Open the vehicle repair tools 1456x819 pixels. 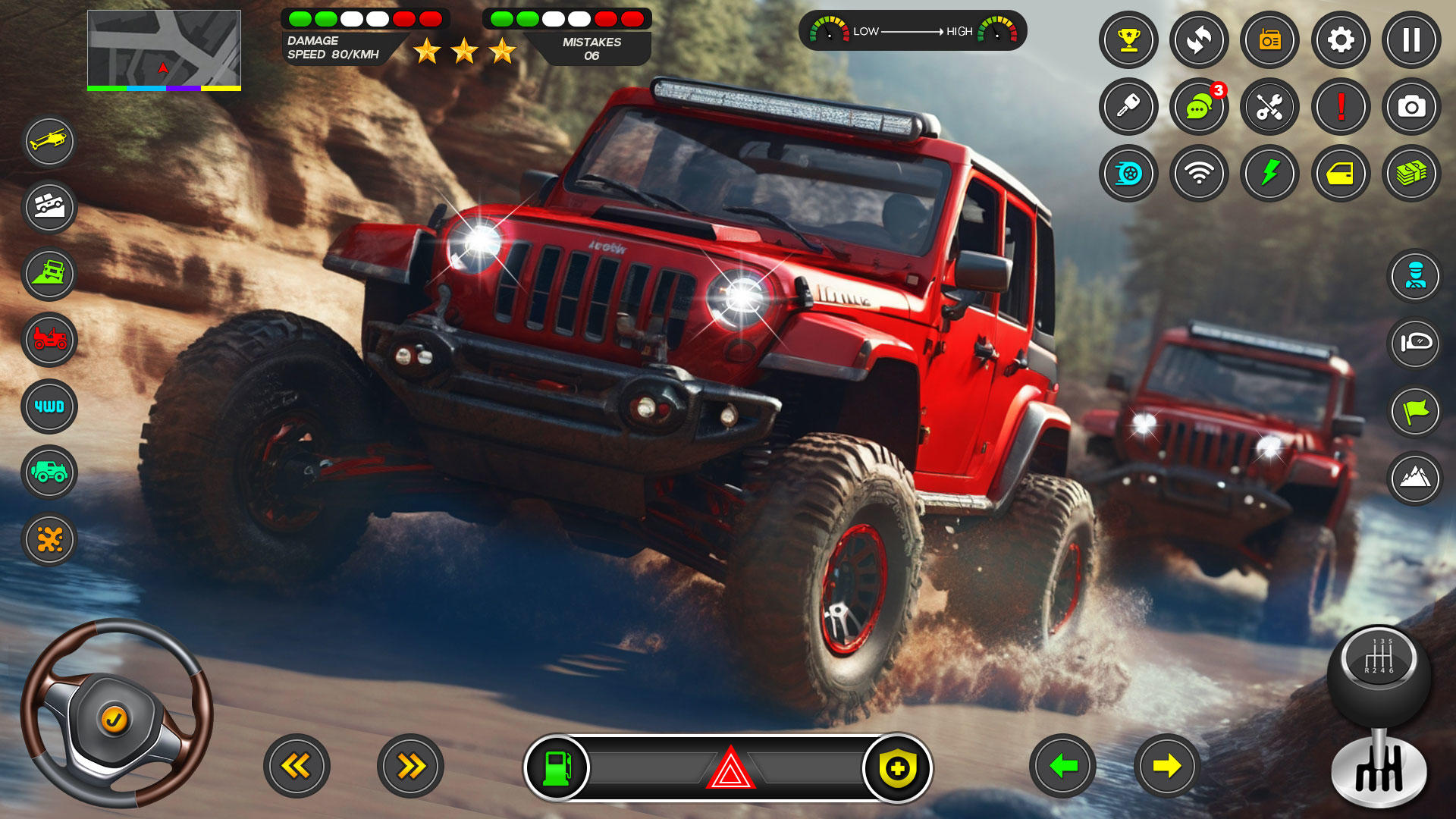click(1269, 107)
